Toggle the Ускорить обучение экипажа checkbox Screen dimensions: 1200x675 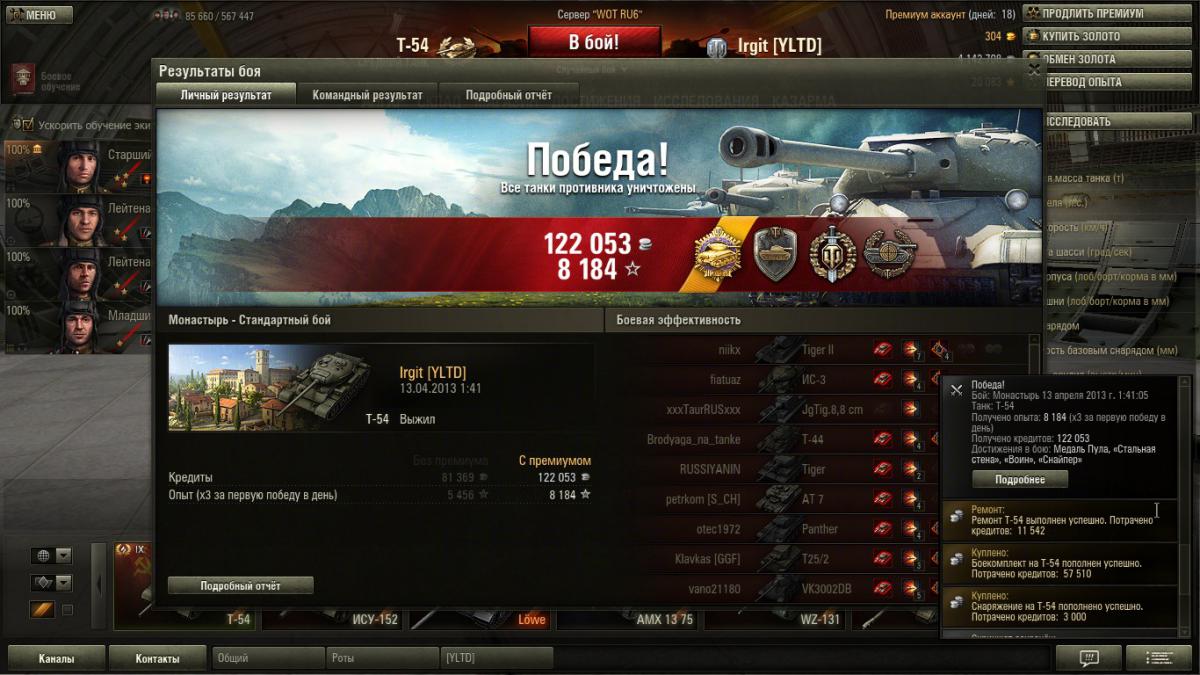point(26,125)
